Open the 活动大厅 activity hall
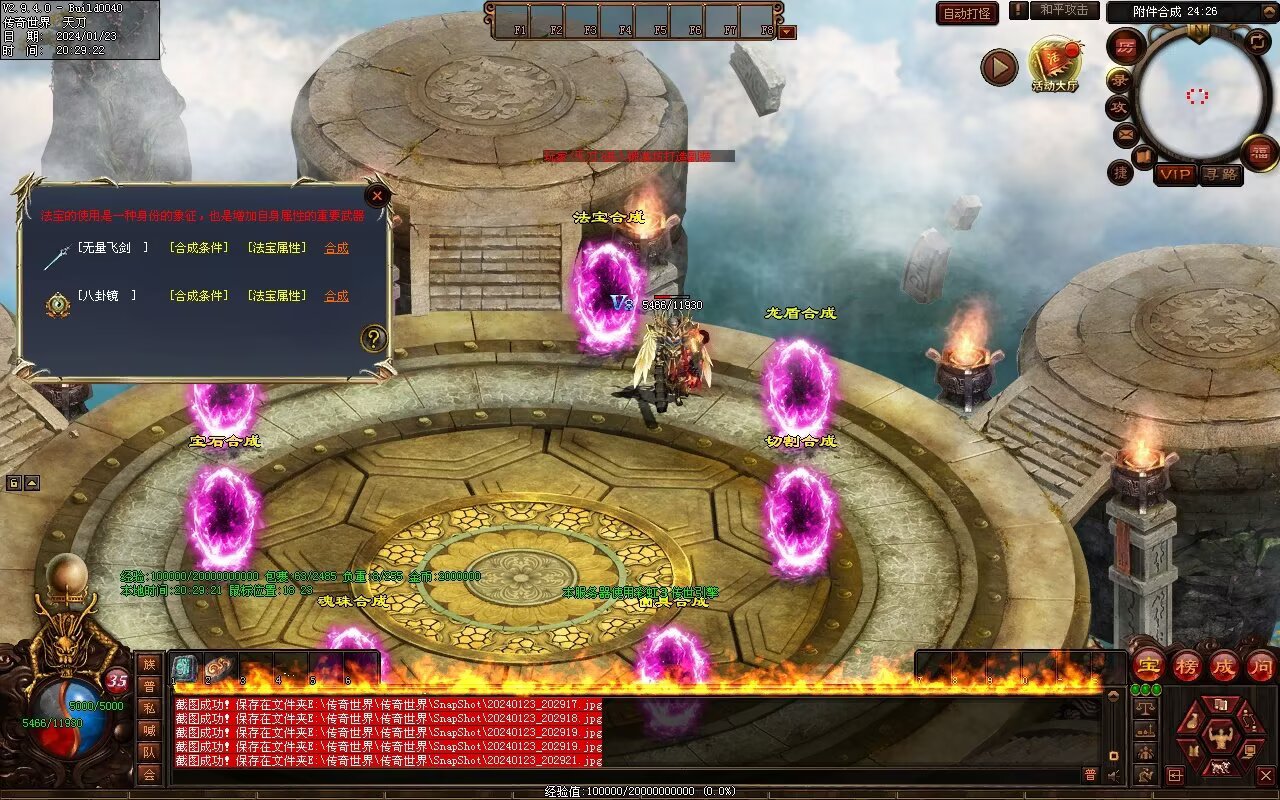The width and height of the screenshot is (1280, 800). (1055, 65)
